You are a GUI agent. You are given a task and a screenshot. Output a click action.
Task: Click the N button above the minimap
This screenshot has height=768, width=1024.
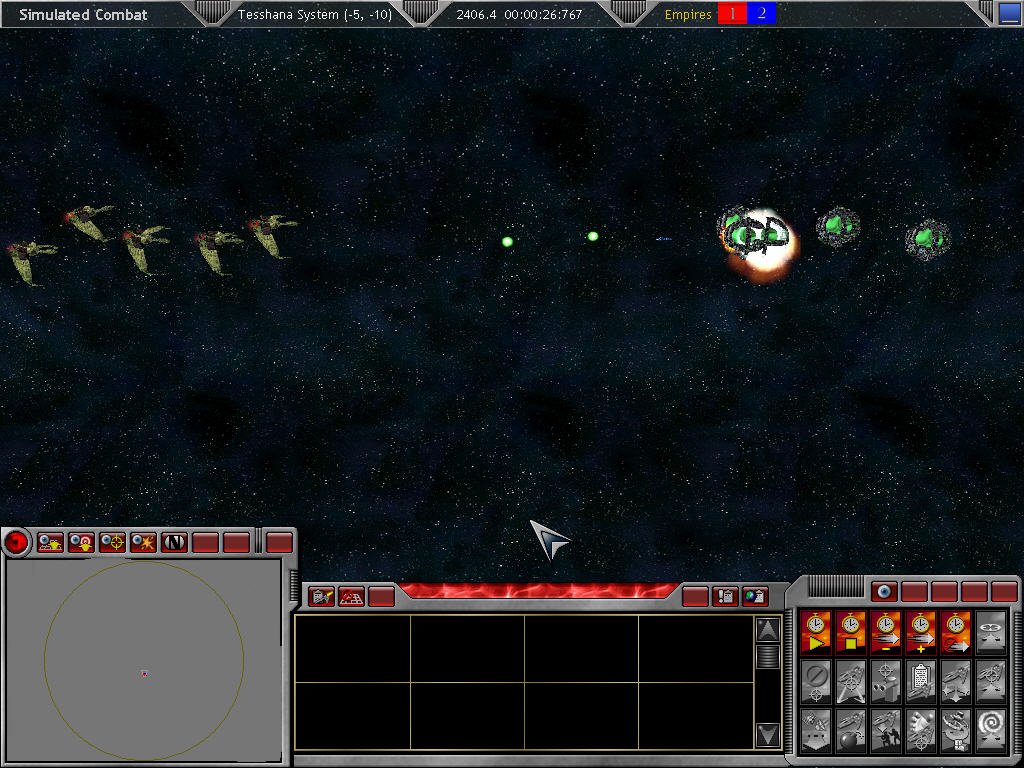coord(175,543)
